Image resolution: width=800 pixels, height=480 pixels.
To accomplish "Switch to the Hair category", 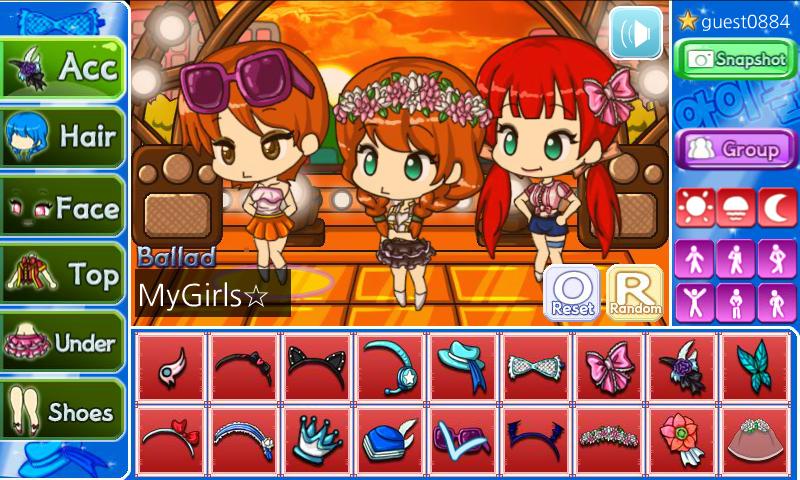I will [x=63, y=137].
